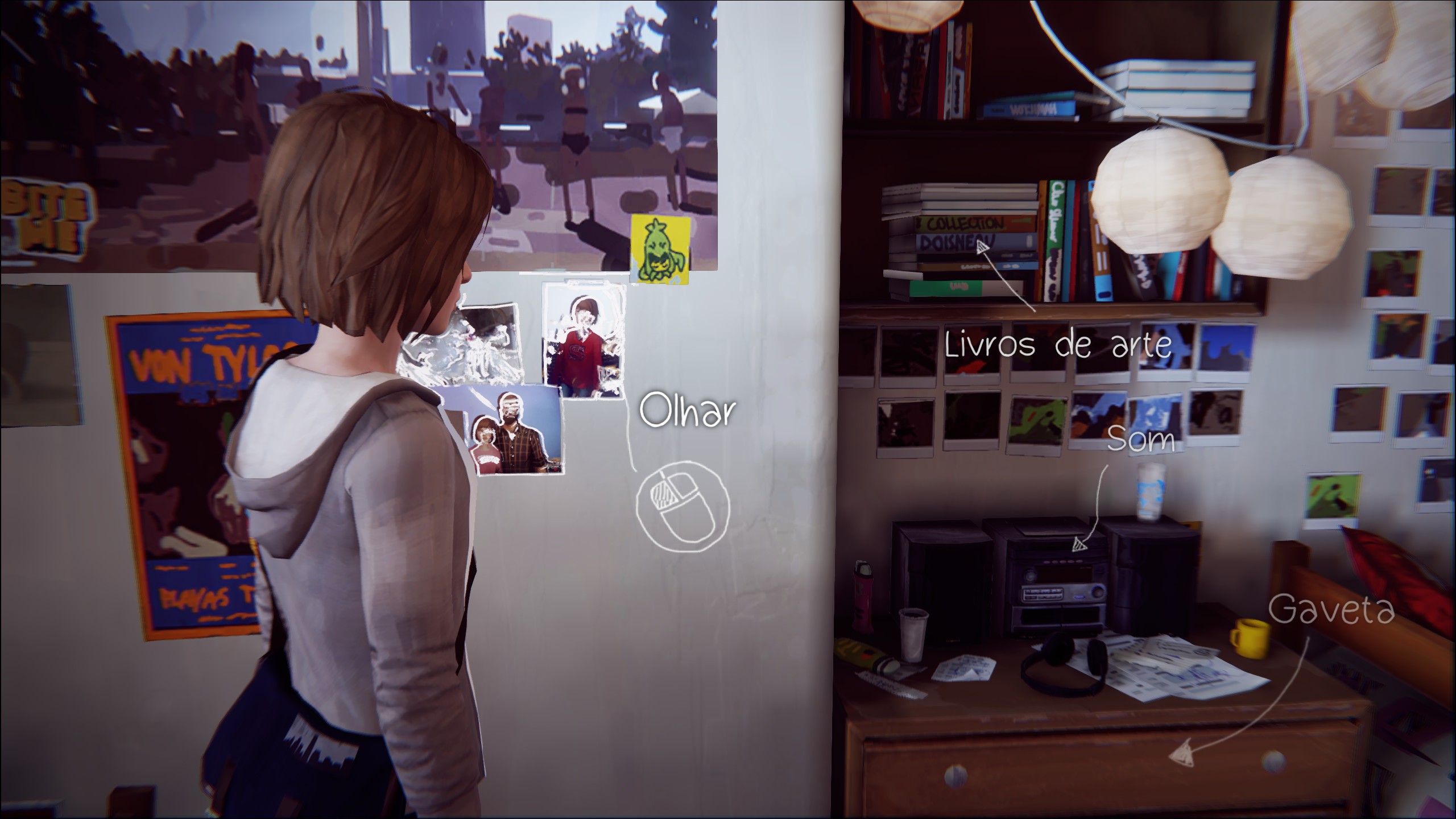Select the arrow marker pointing at the drawer
The width and height of the screenshot is (1456, 819).
1183,755
